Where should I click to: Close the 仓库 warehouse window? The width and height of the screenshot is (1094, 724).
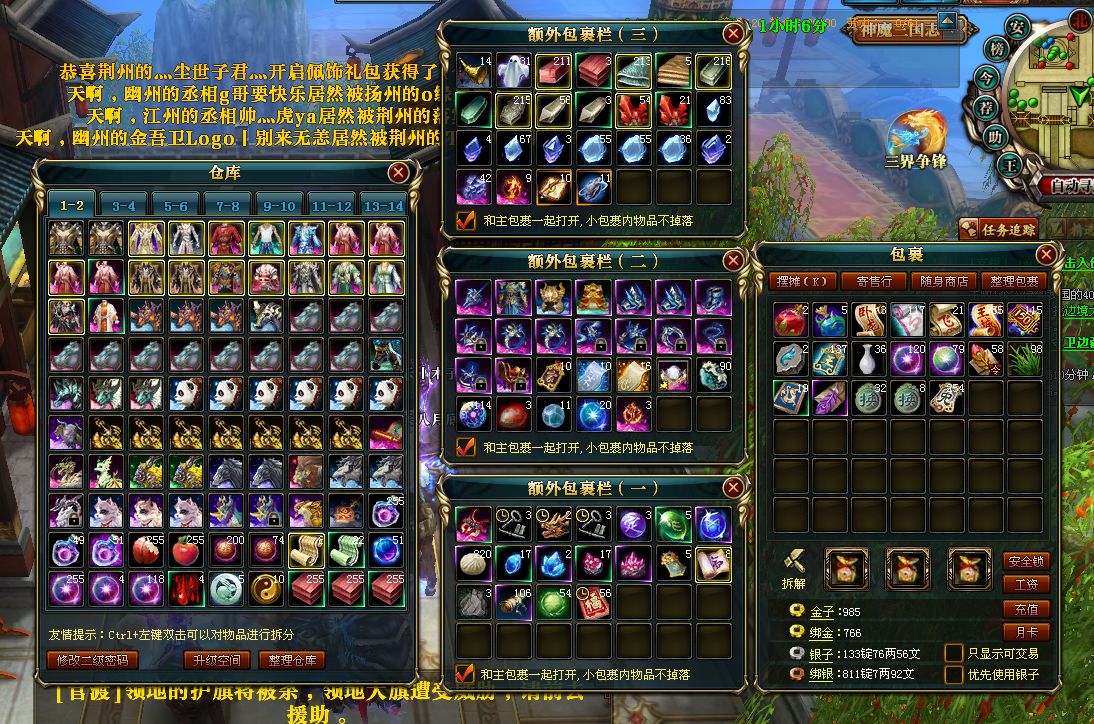[398, 173]
